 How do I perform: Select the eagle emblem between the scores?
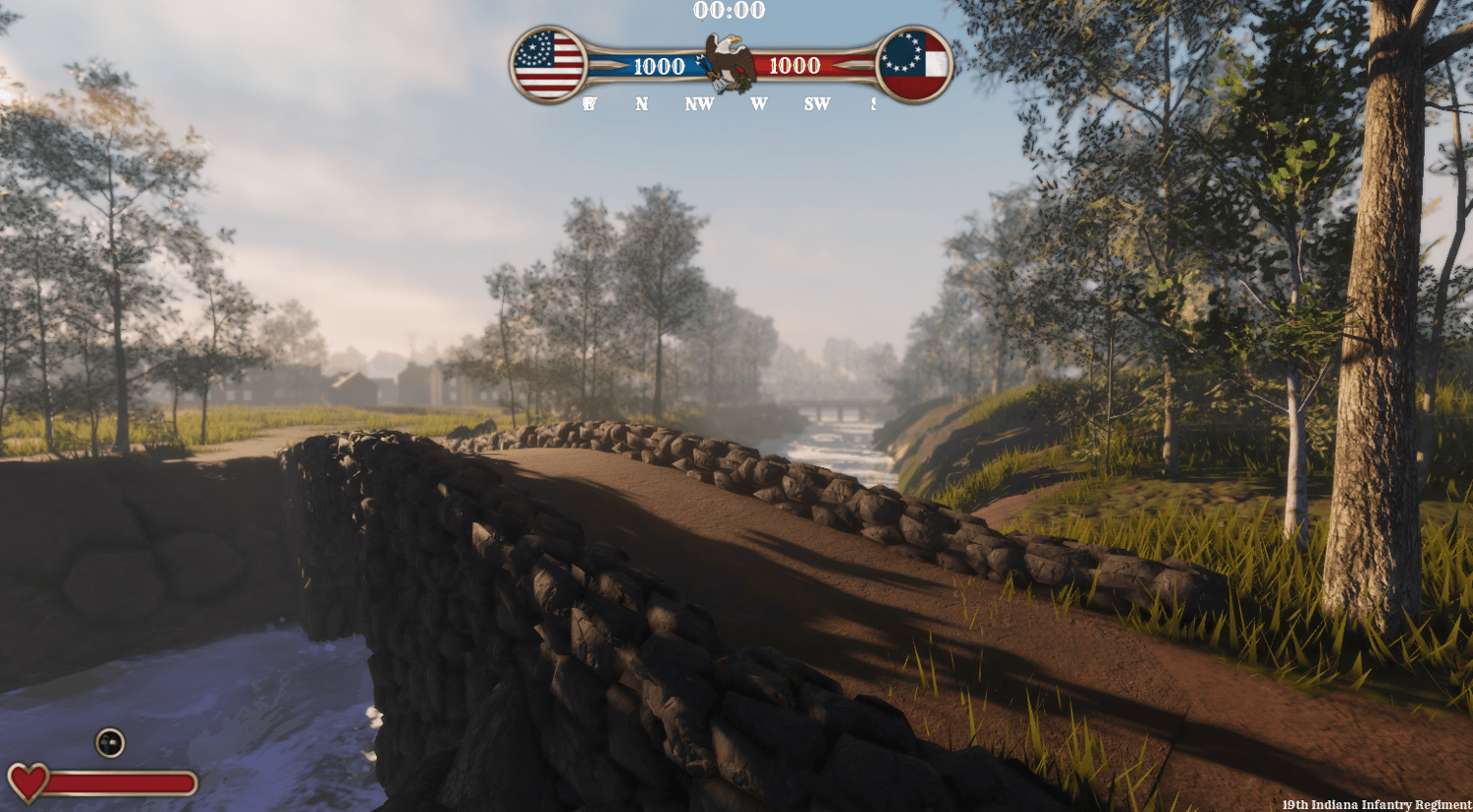[x=730, y=62]
